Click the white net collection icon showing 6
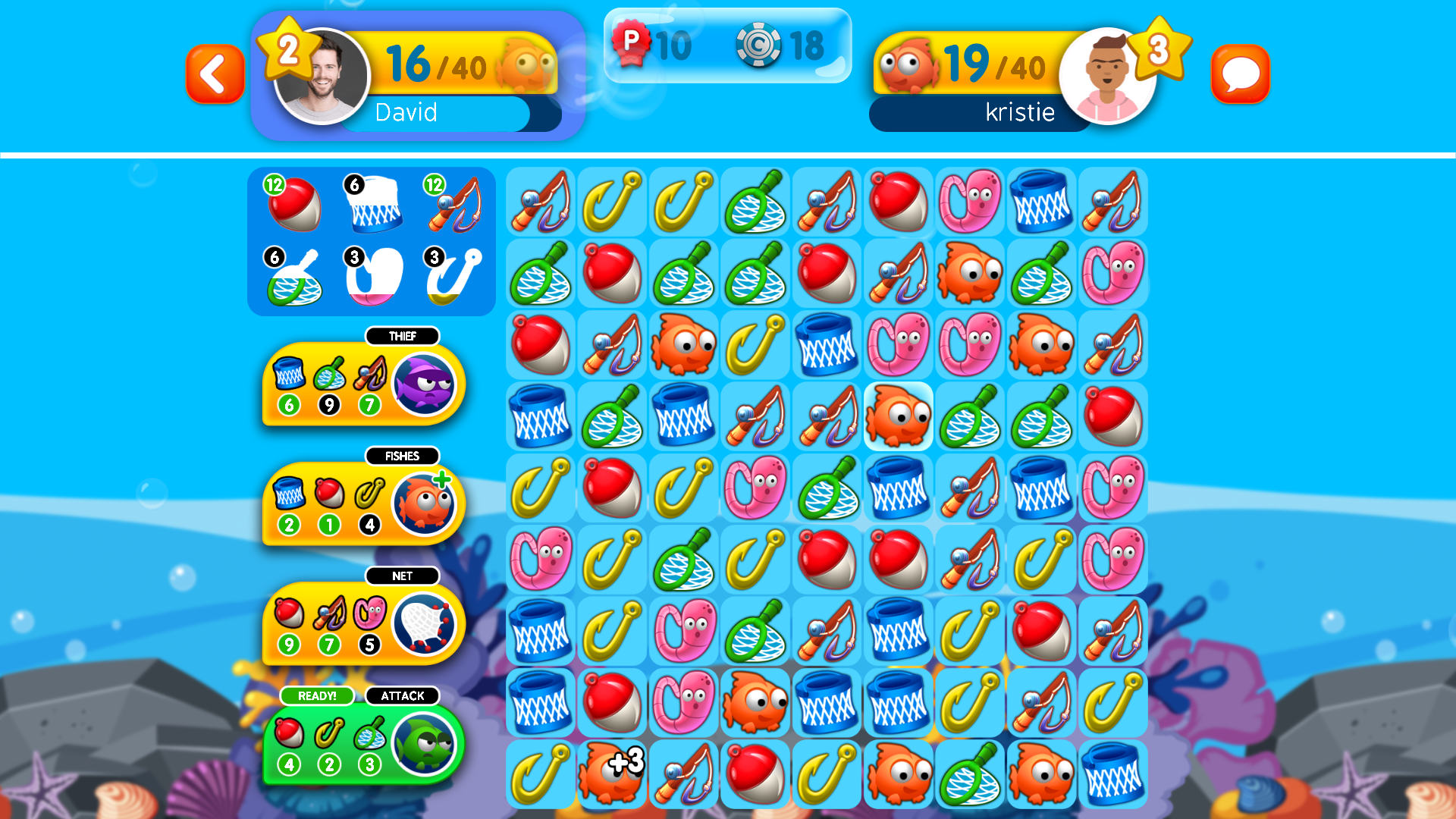Viewport: 1456px width, 819px height. [375, 203]
